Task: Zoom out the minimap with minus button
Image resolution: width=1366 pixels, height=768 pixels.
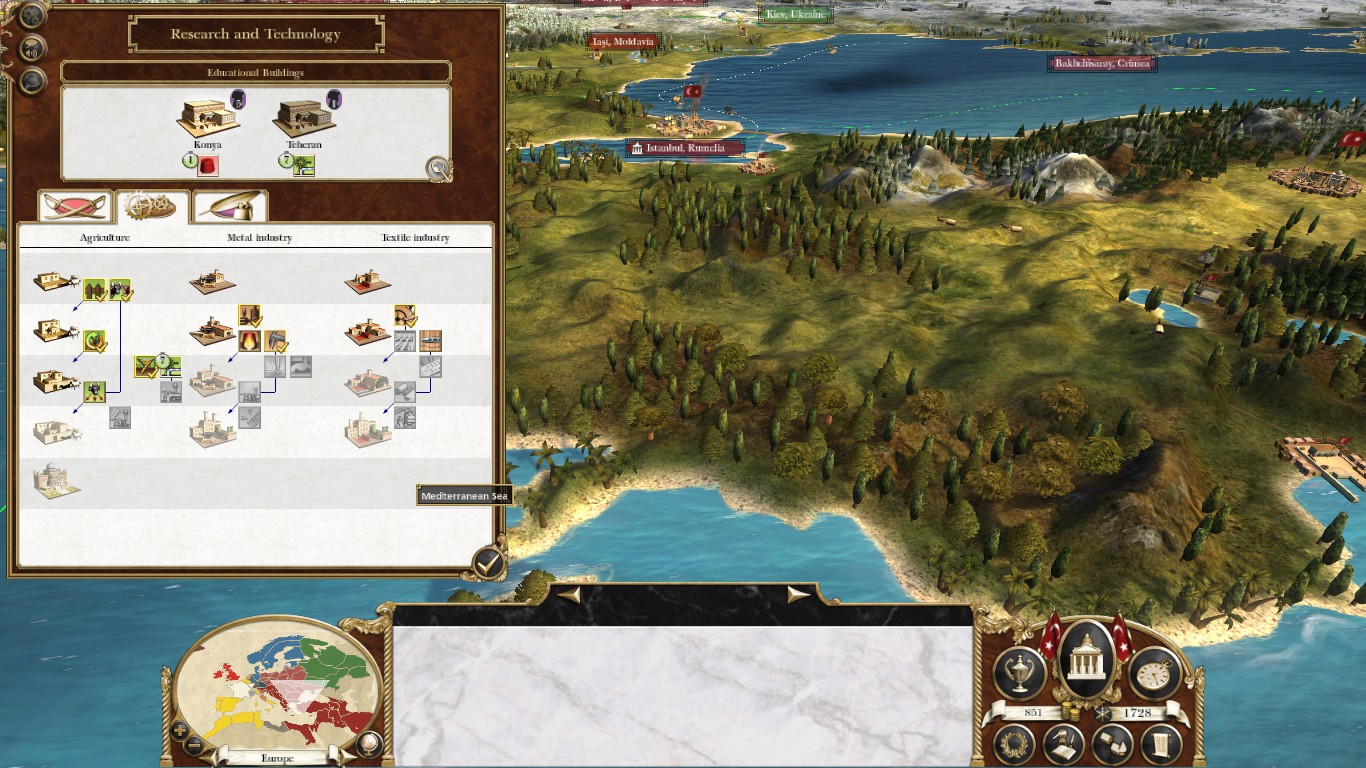Action: tap(195, 744)
